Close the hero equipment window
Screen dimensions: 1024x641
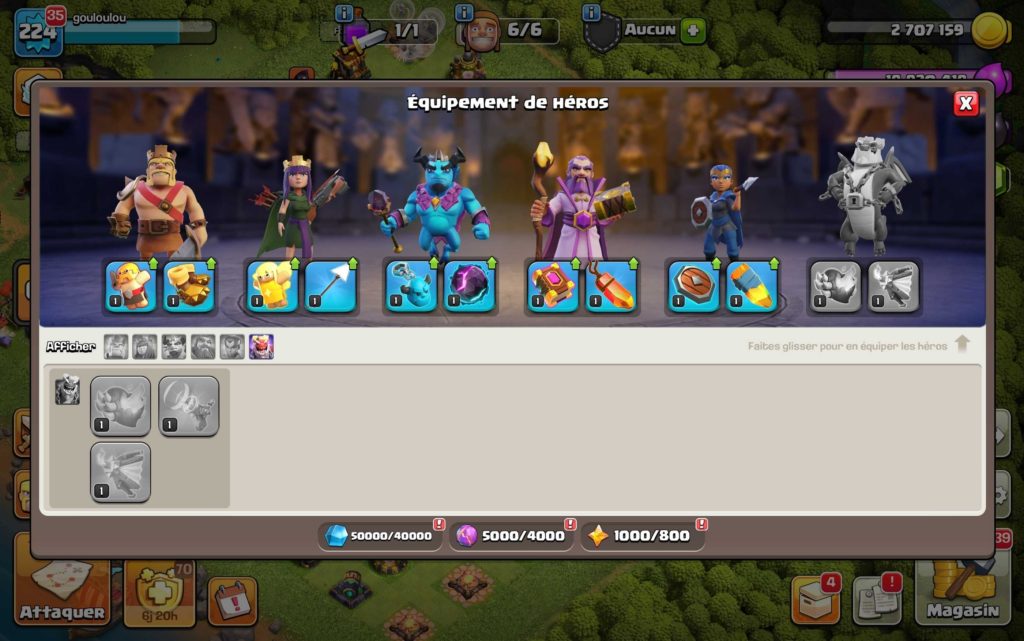[x=965, y=104]
